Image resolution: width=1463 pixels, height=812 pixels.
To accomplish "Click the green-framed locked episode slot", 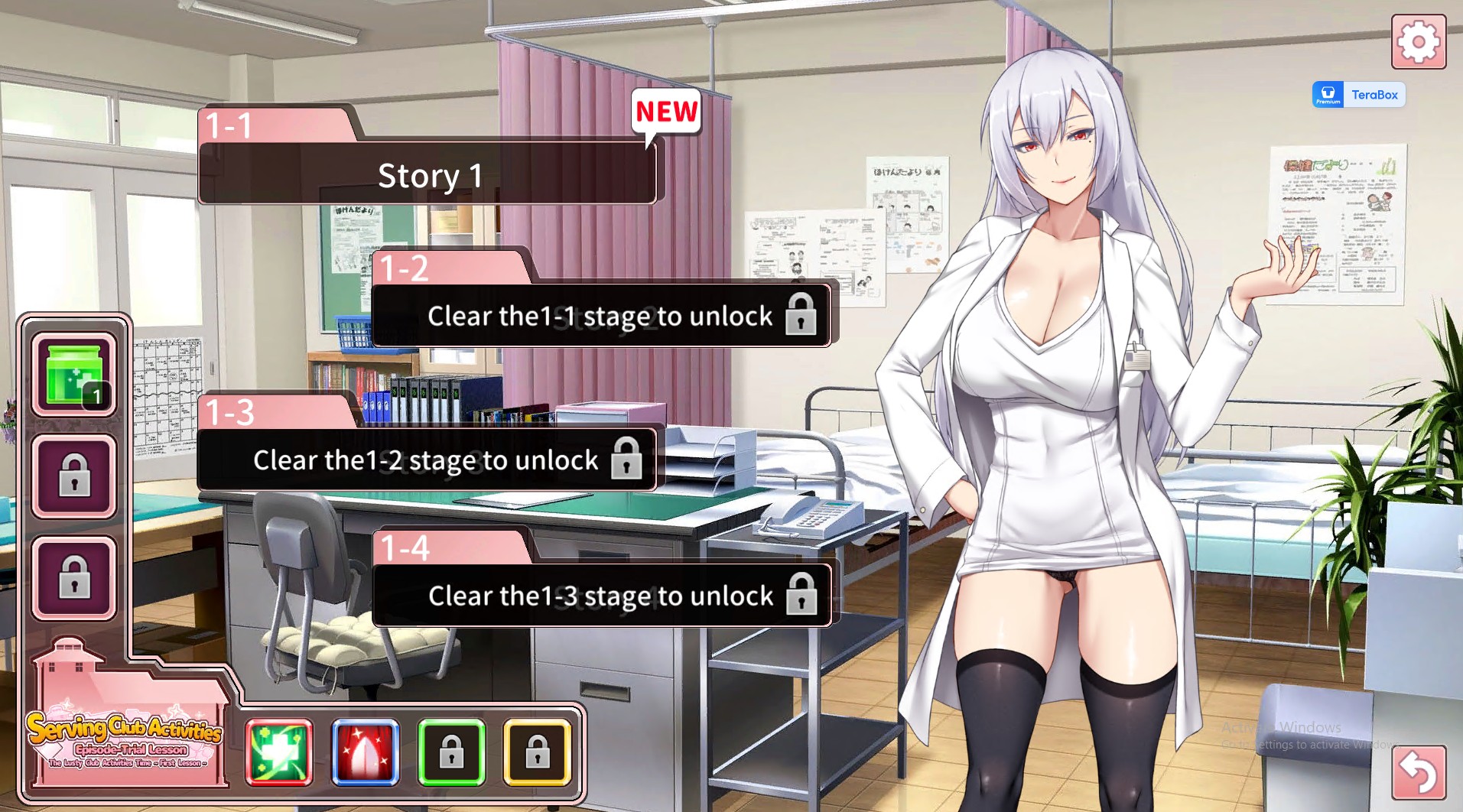I will (x=452, y=752).
